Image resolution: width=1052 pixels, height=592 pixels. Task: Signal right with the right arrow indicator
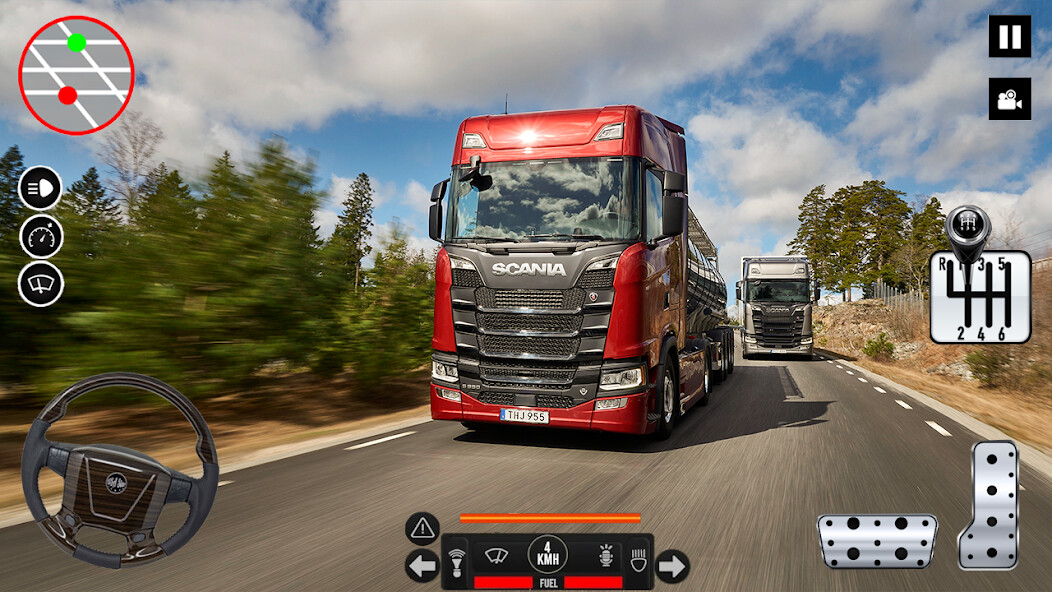coord(672,566)
